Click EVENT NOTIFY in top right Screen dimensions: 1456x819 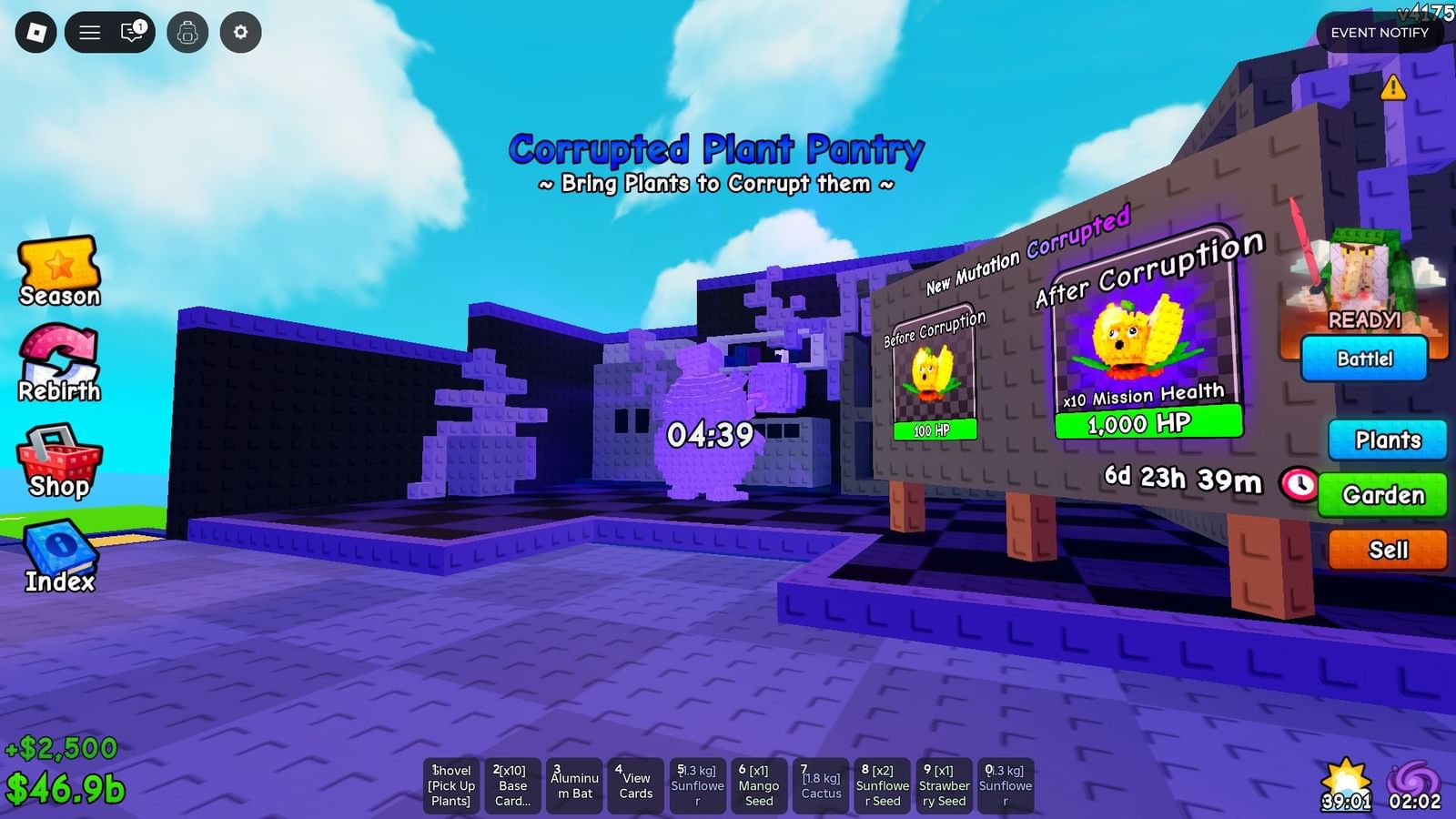pyautogui.click(x=1380, y=33)
